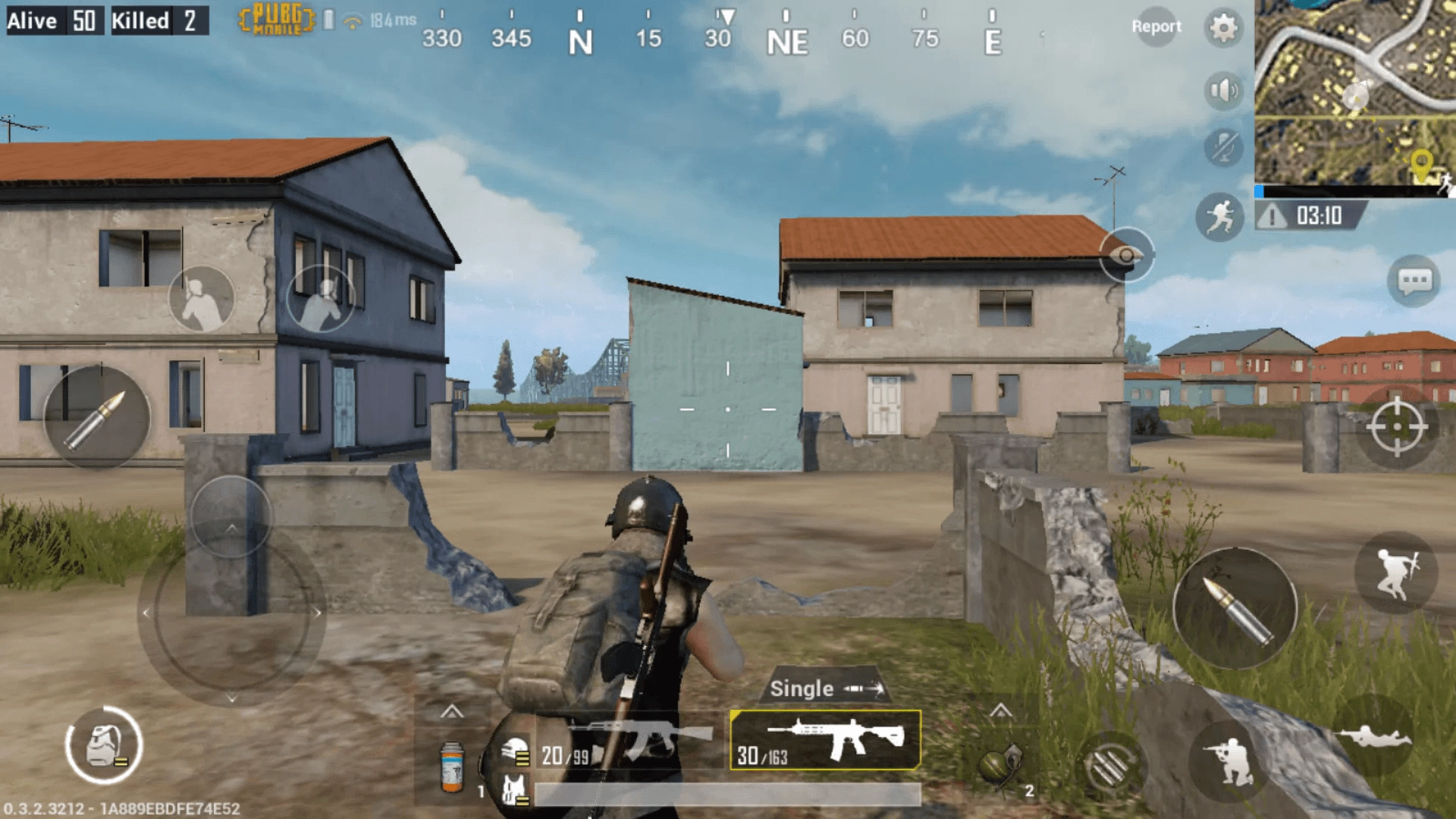Activate sprint with the running man icon
This screenshot has height=819, width=1456.
1221,217
